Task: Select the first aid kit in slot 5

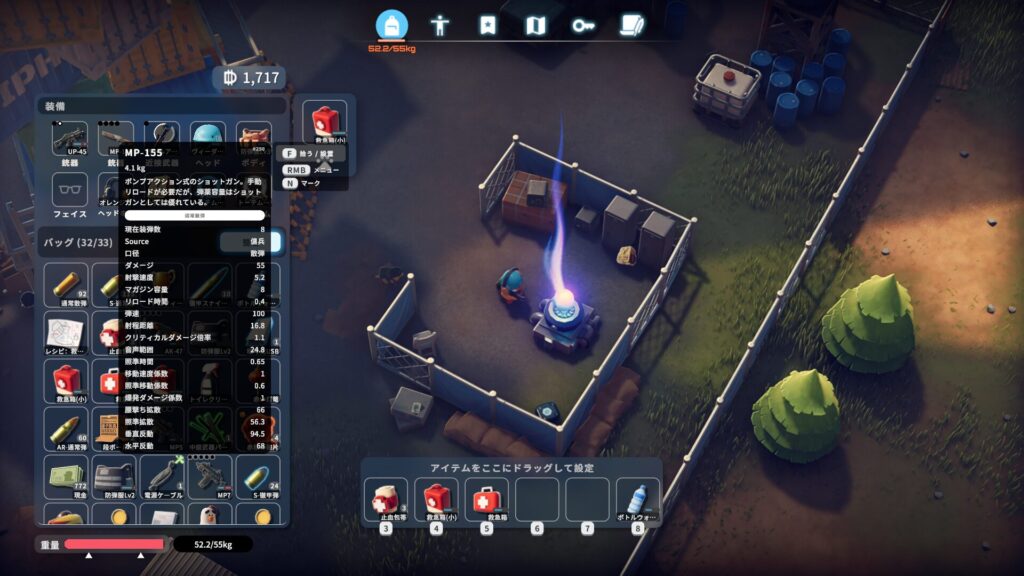Action: (x=486, y=499)
